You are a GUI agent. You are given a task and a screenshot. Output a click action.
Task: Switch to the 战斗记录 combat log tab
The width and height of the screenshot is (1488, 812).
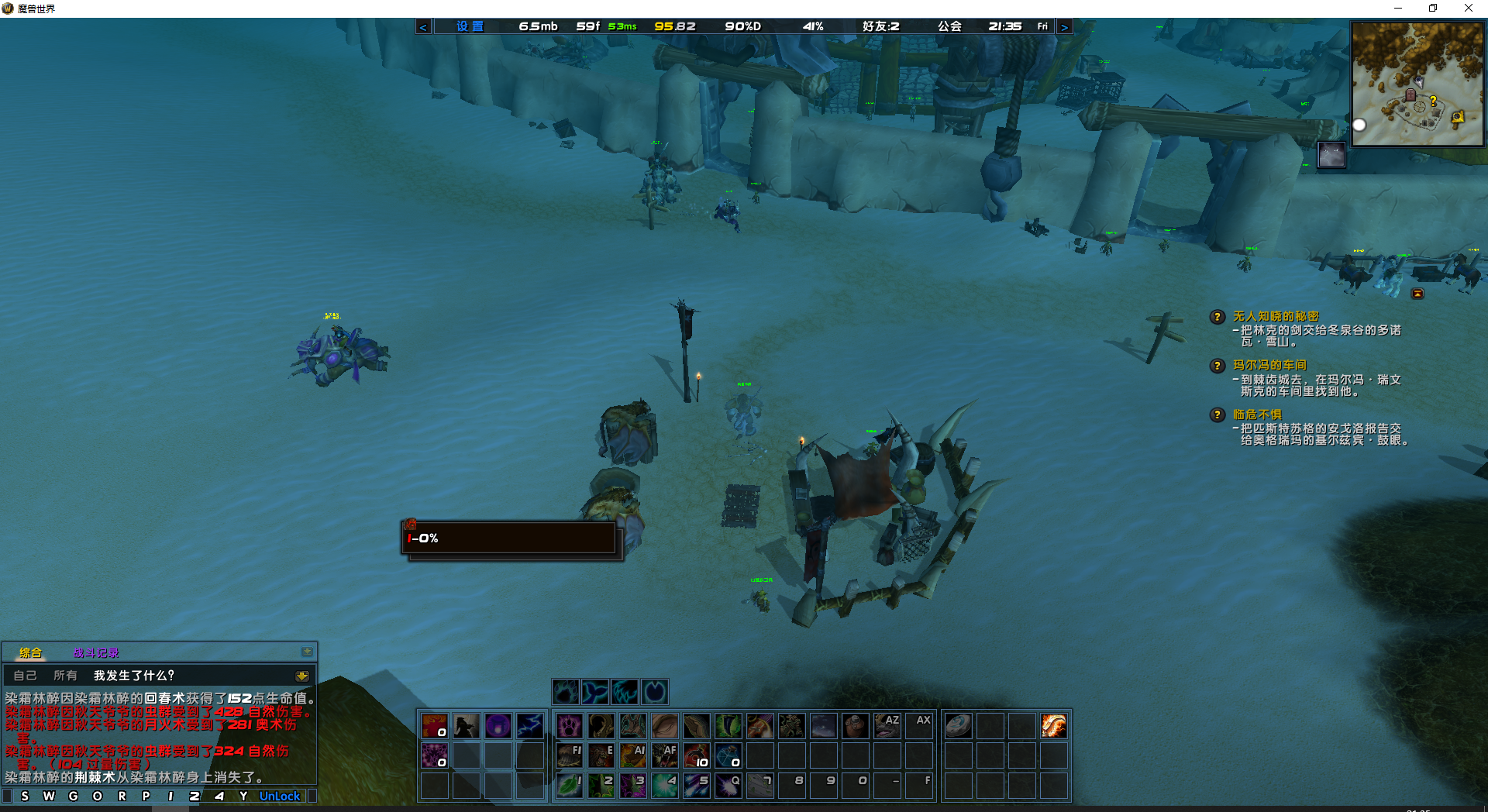tap(96, 653)
